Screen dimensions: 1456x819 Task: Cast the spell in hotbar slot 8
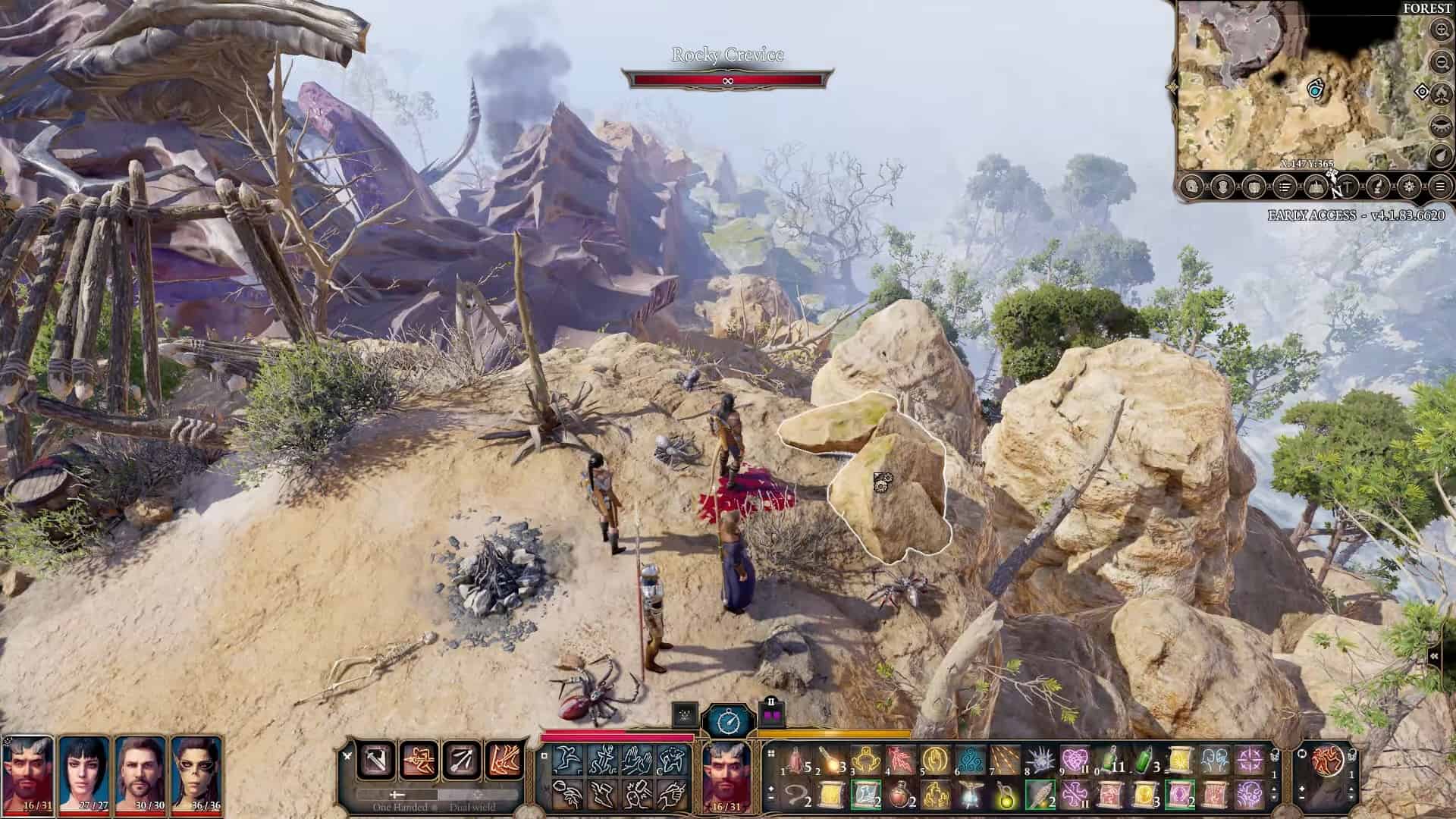pos(1041,759)
